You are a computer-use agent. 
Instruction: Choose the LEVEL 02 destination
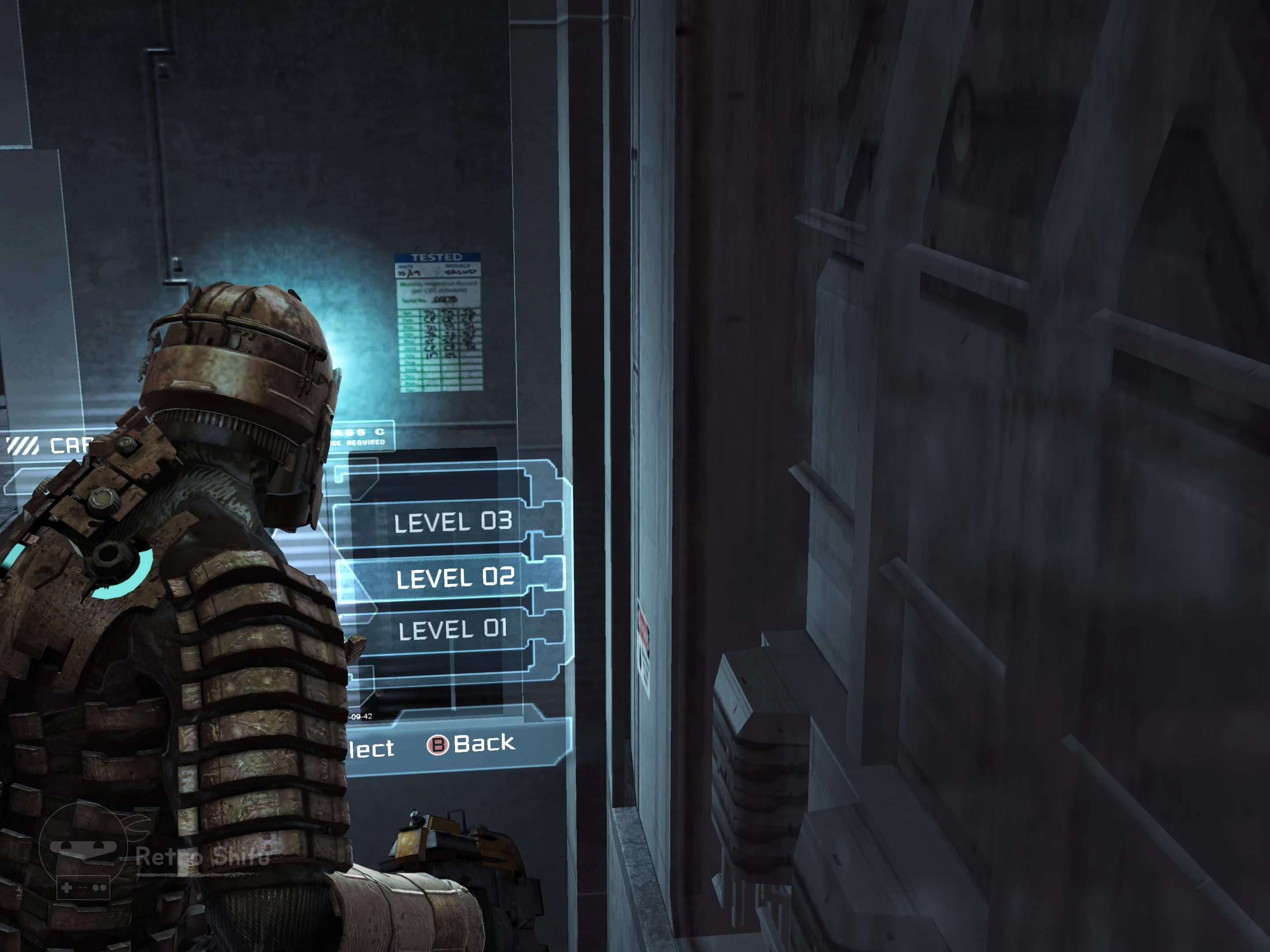click(x=455, y=577)
